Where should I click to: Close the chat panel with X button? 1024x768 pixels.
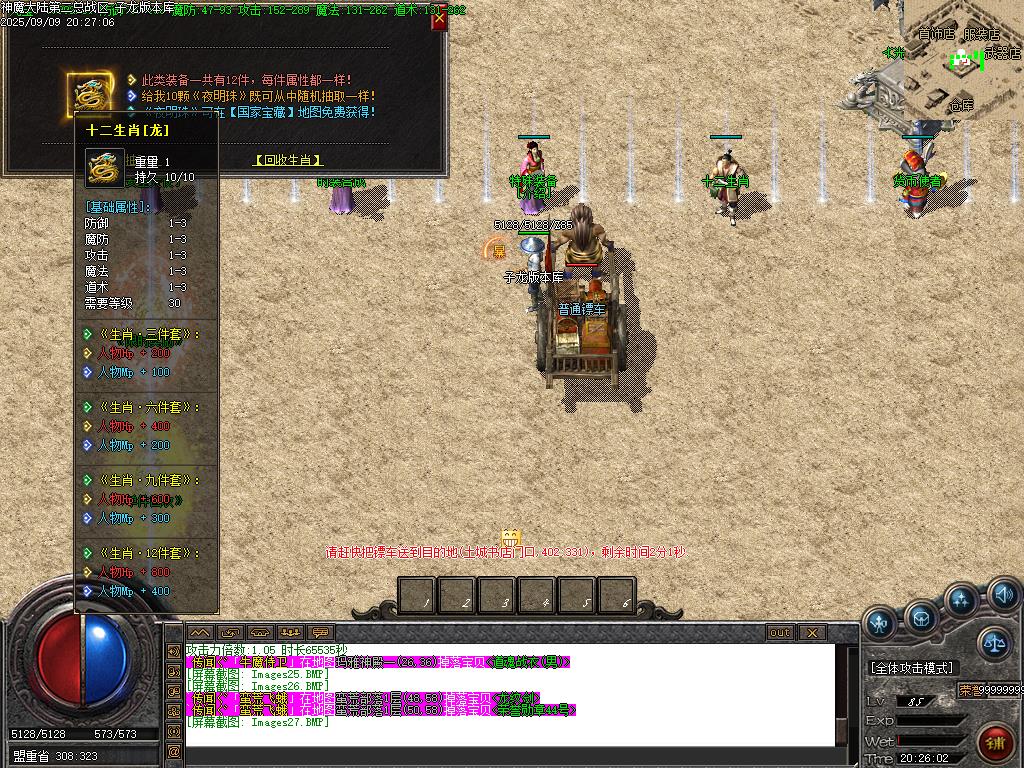click(x=811, y=632)
